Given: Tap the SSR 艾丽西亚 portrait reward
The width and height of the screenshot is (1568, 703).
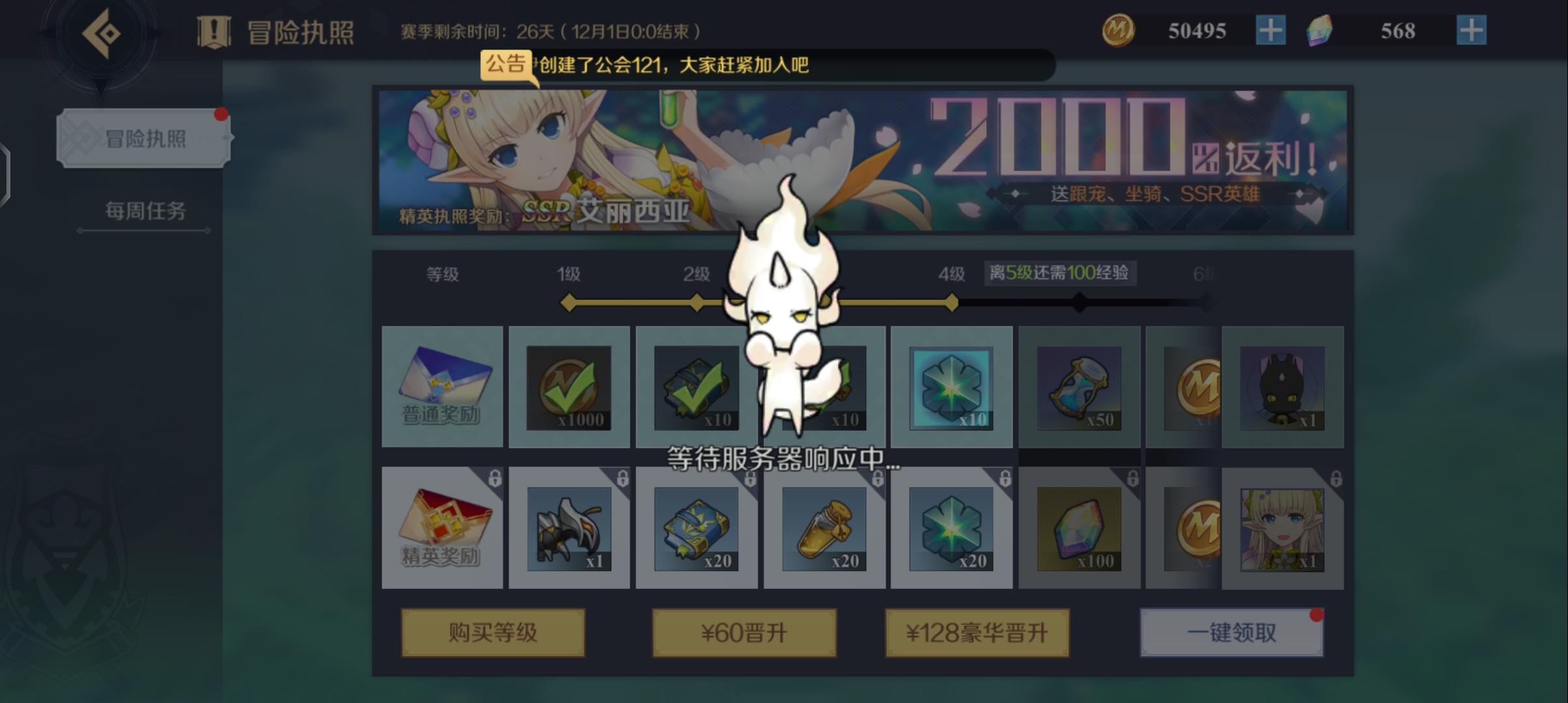Looking at the screenshot, I should coord(1281,531).
